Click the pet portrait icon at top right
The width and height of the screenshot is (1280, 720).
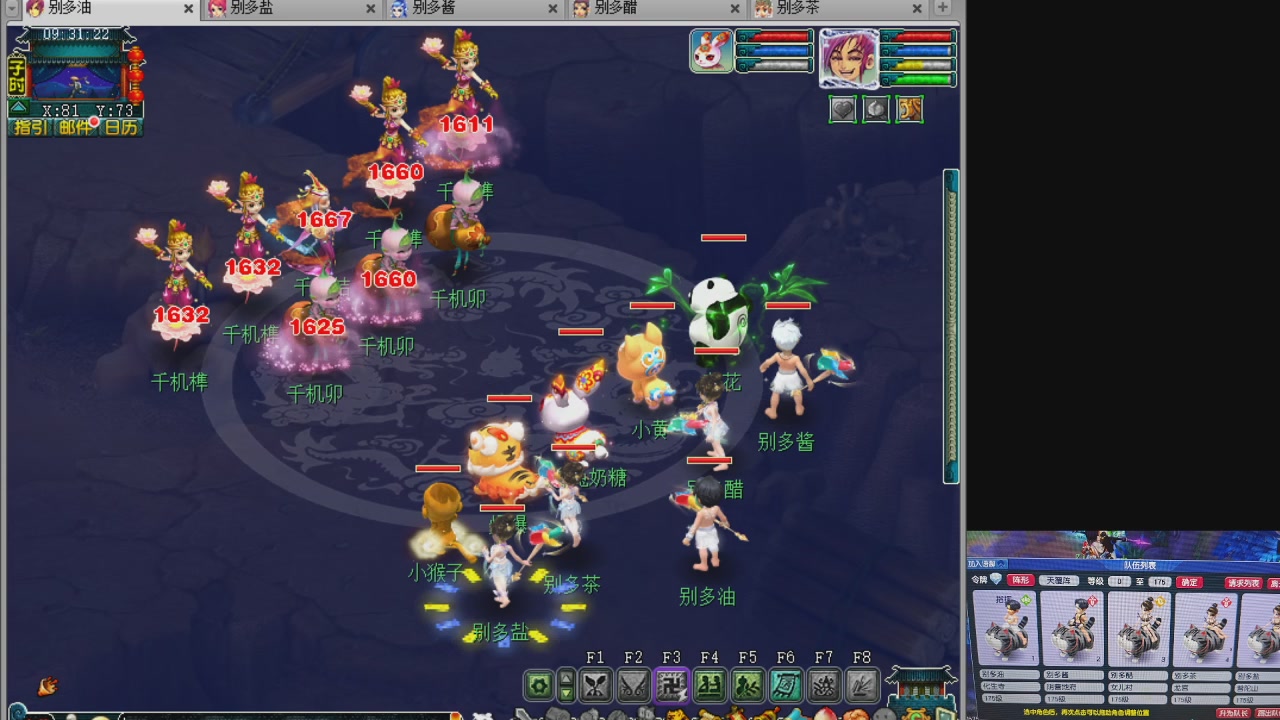710,50
